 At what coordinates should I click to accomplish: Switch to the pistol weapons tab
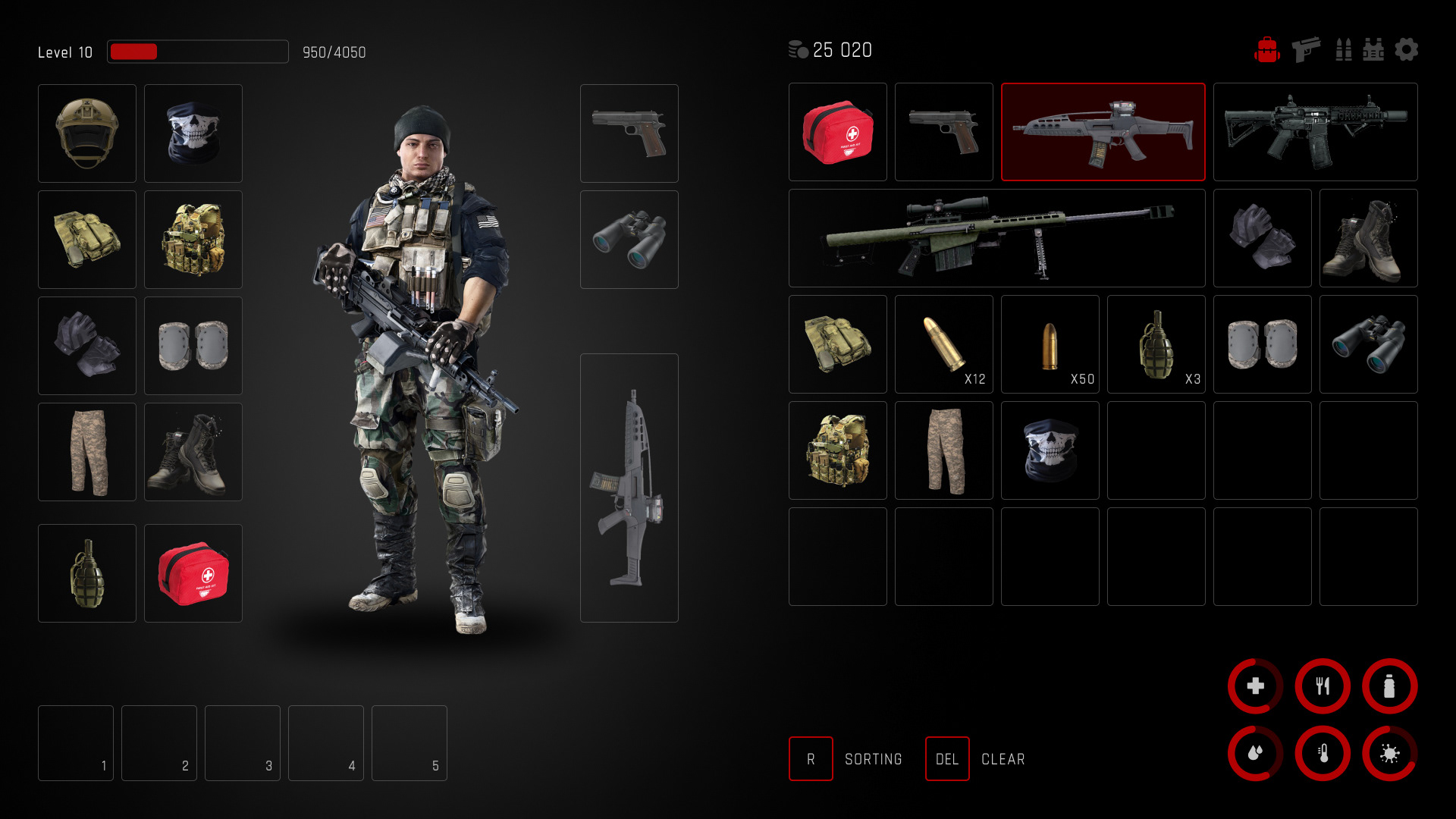[x=1305, y=50]
